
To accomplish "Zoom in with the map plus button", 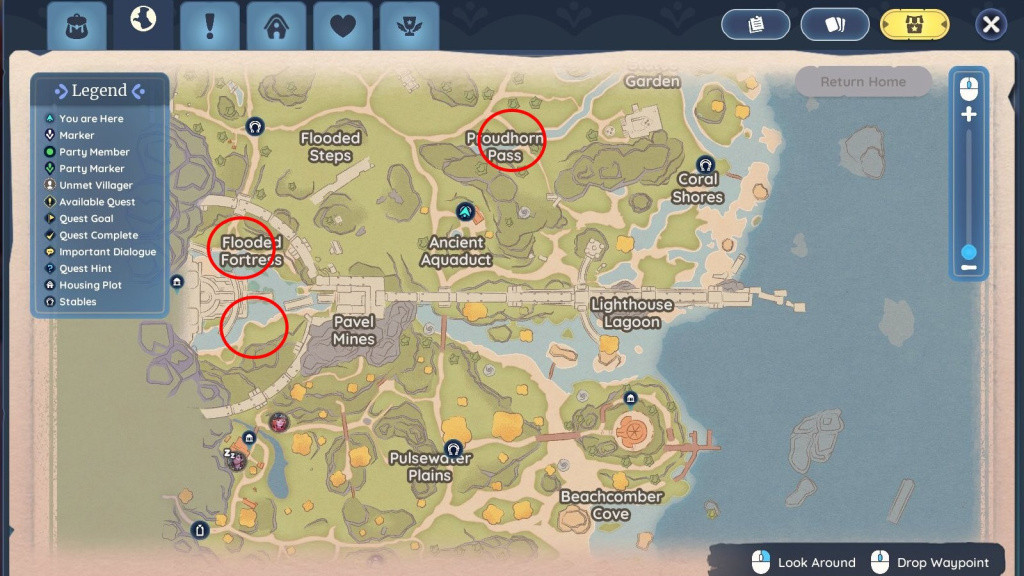I will pyautogui.click(x=968, y=114).
